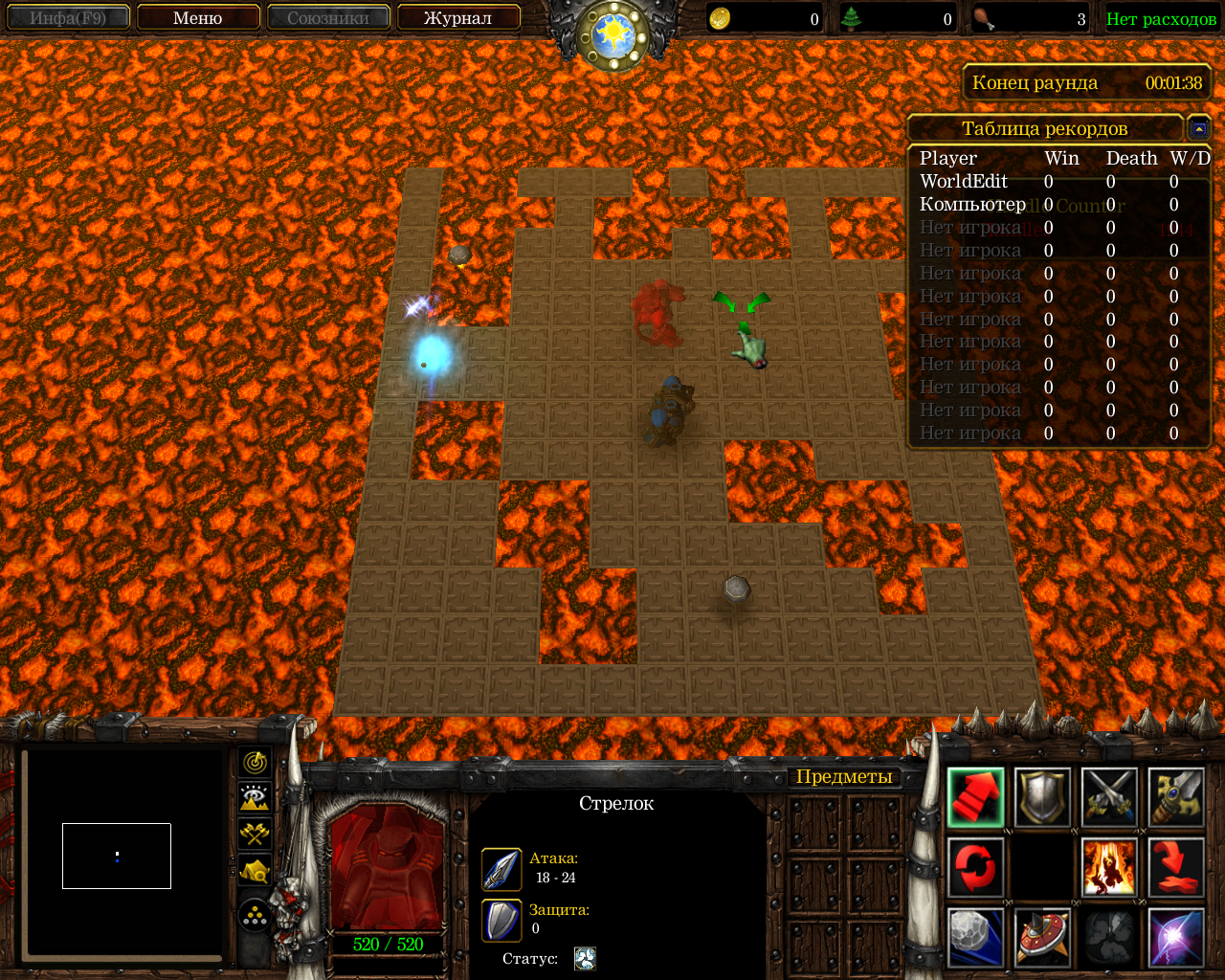Cast the purple lightning orb ability
The height and width of the screenshot is (980, 1225).
click(x=1176, y=937)
